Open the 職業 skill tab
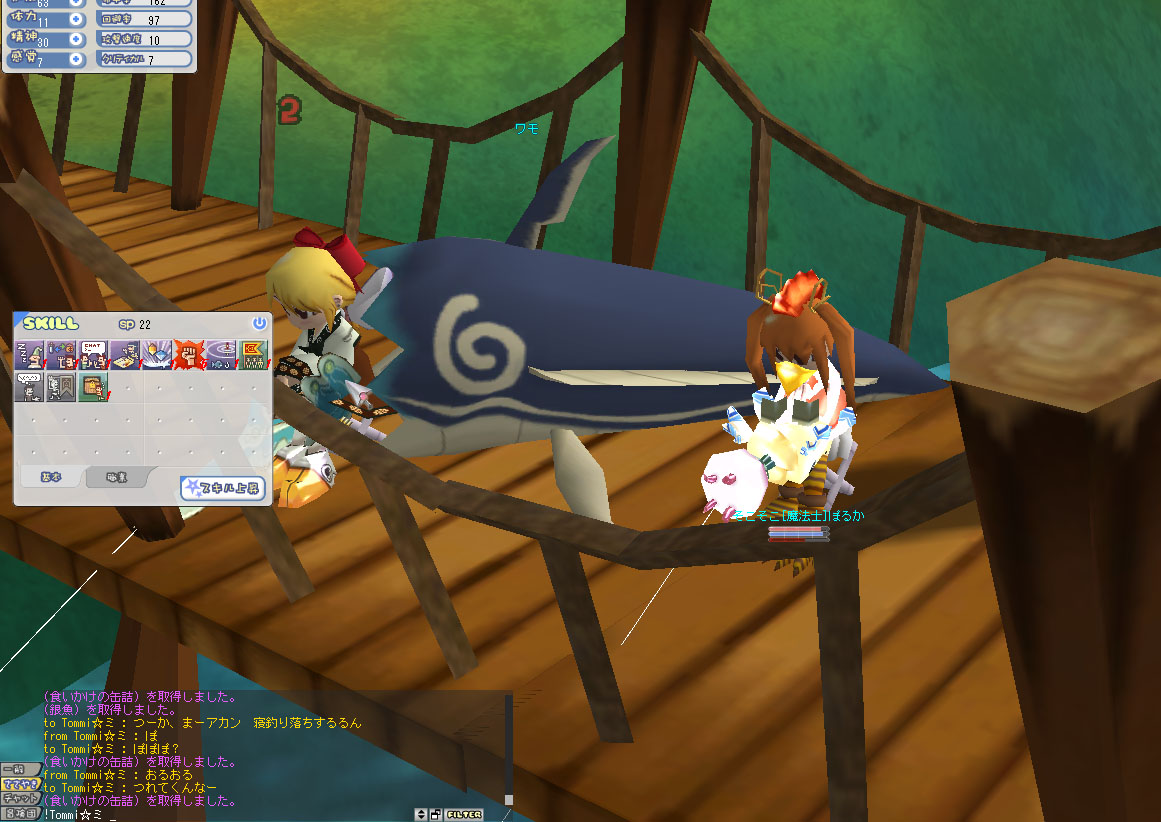 (x=118, y=478)
